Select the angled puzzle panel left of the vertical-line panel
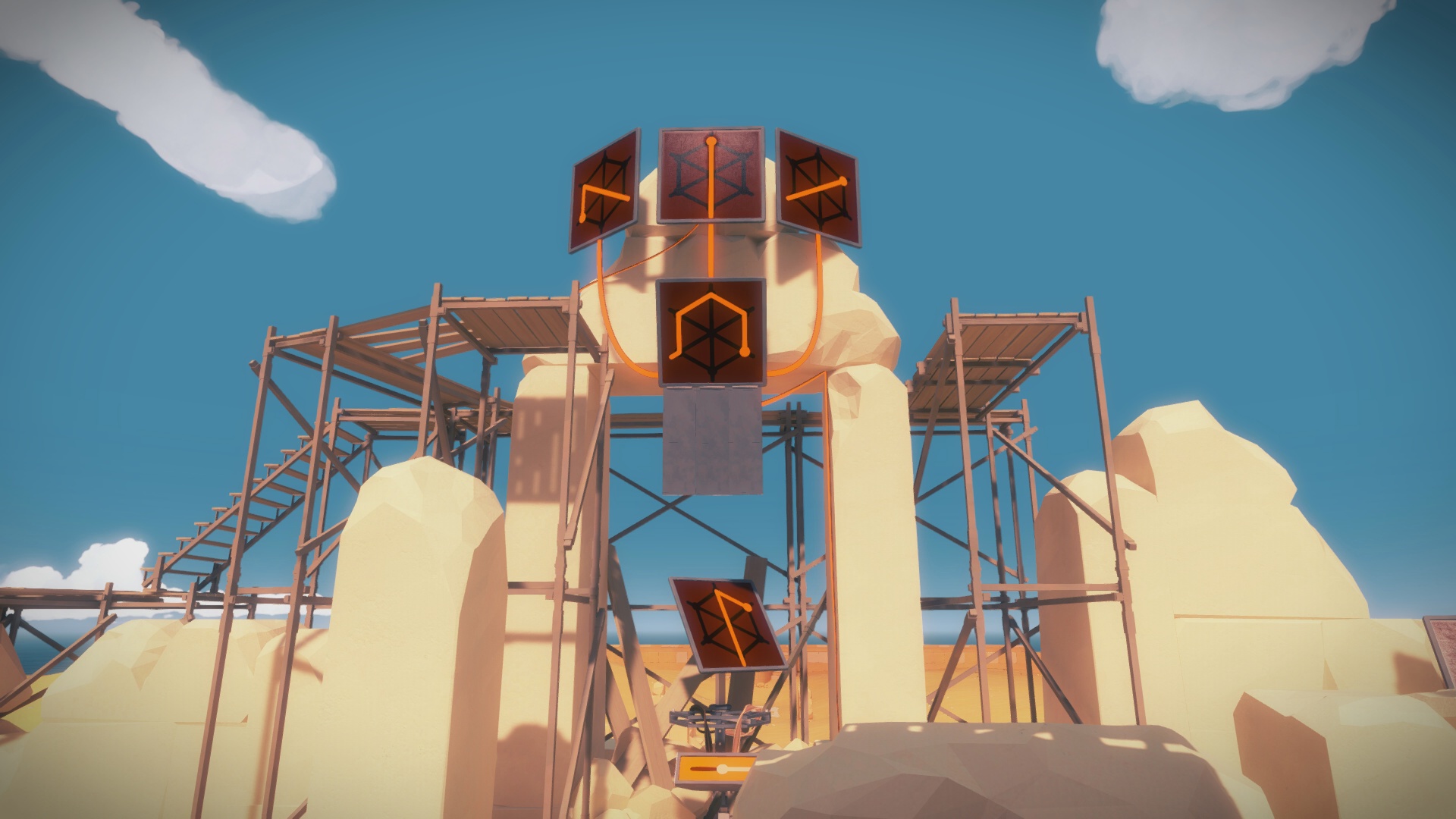 point(604,191)
